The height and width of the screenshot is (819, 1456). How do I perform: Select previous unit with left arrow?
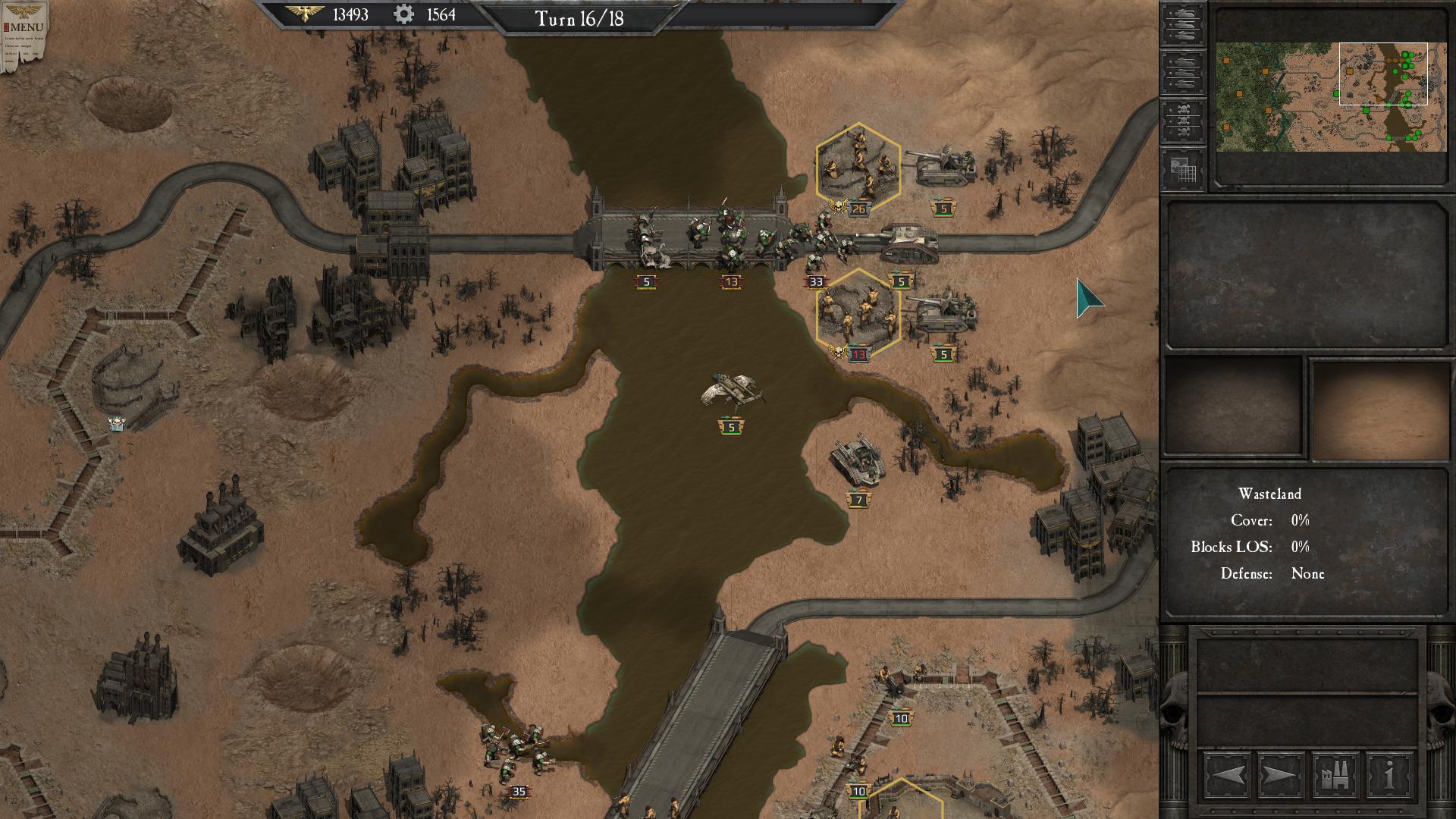click(x=1228, y=775)
